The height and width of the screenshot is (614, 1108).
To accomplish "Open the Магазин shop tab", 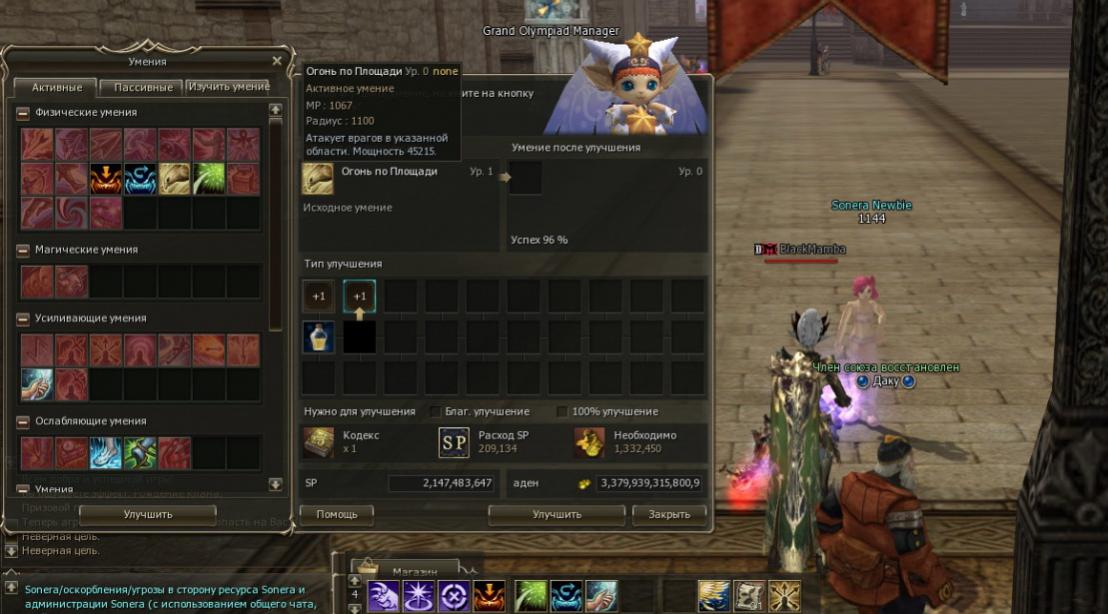I will pyautogui.click(x=414, y=570).
